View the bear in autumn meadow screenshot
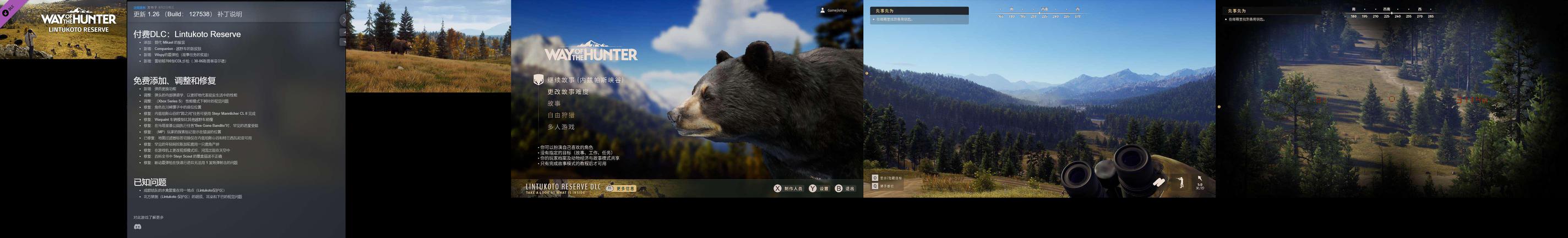The height and width of the screenshot is (238, 1568). (428, 46)
